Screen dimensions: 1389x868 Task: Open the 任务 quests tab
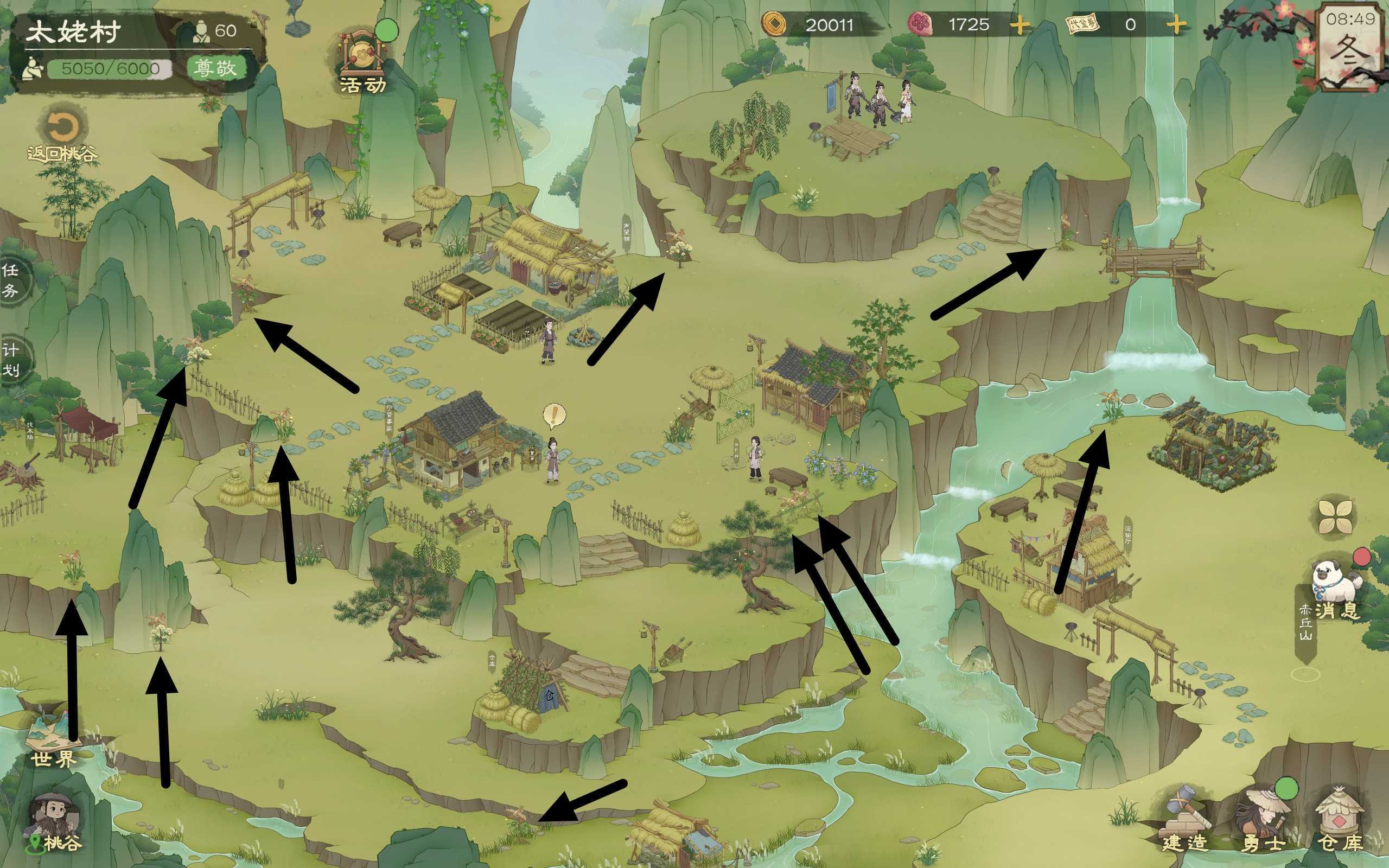tap(10, 280)
